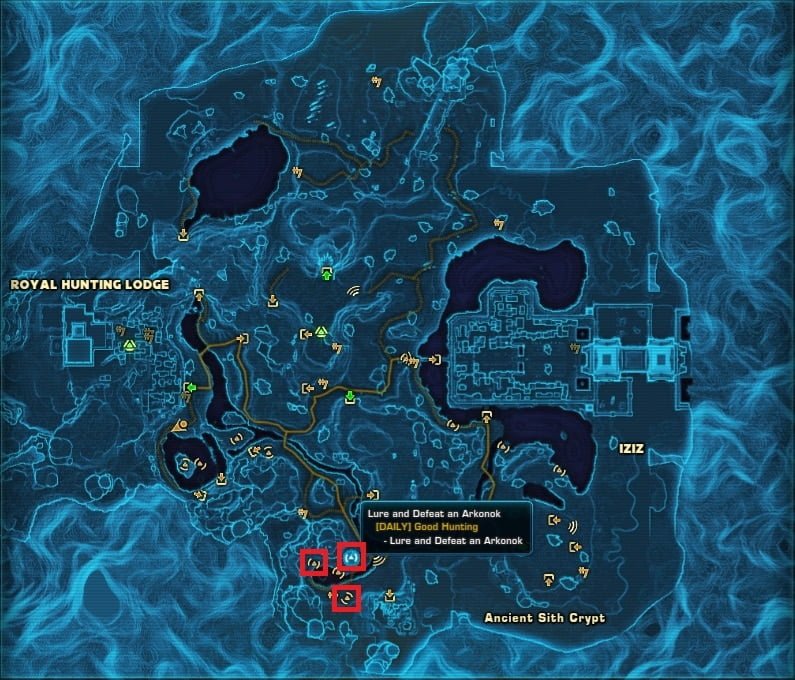
Task: Click the green triangle marker in Royal Hunting Lodge
Action: click(x=129, y=345)
